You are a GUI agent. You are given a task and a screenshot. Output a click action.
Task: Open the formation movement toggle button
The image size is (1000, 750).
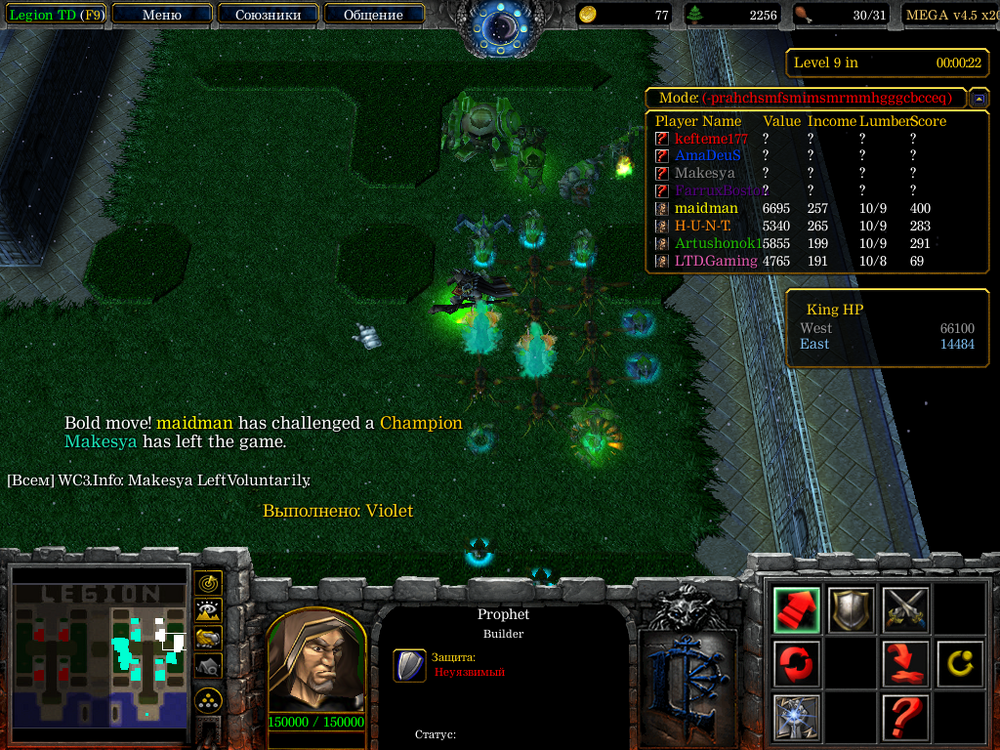209,699
